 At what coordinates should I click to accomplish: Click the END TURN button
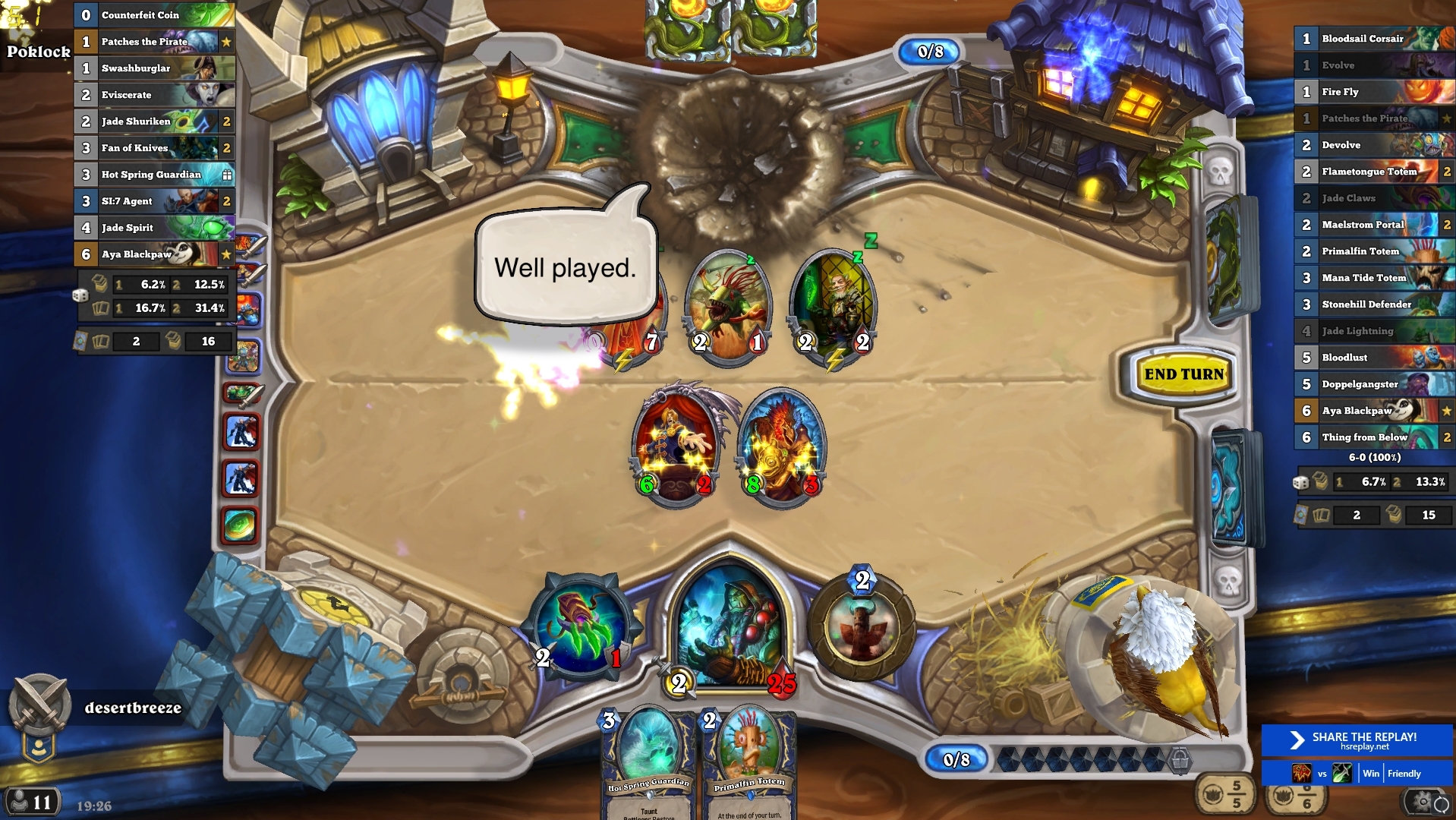pos(1183,374)
